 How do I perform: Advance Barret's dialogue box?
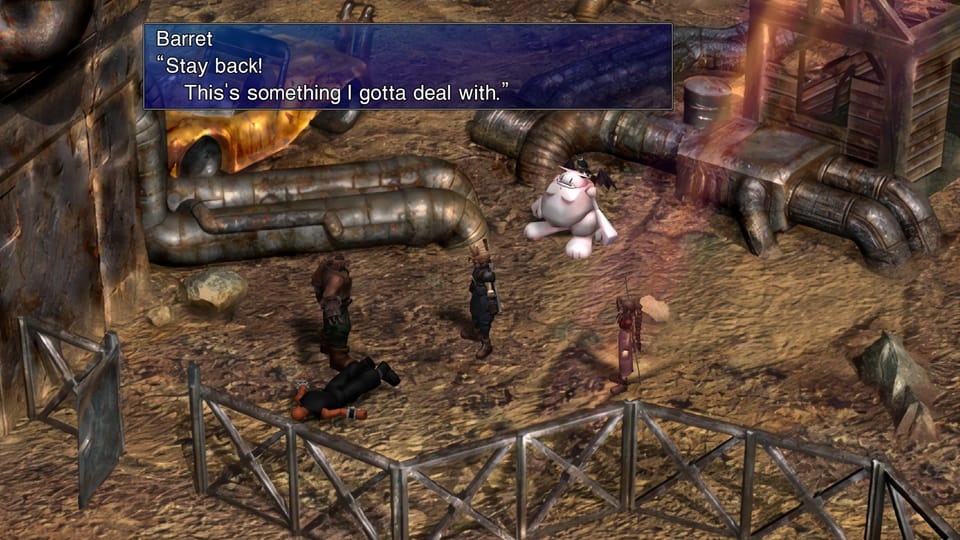pyautogui.click(x=408, y=66)
